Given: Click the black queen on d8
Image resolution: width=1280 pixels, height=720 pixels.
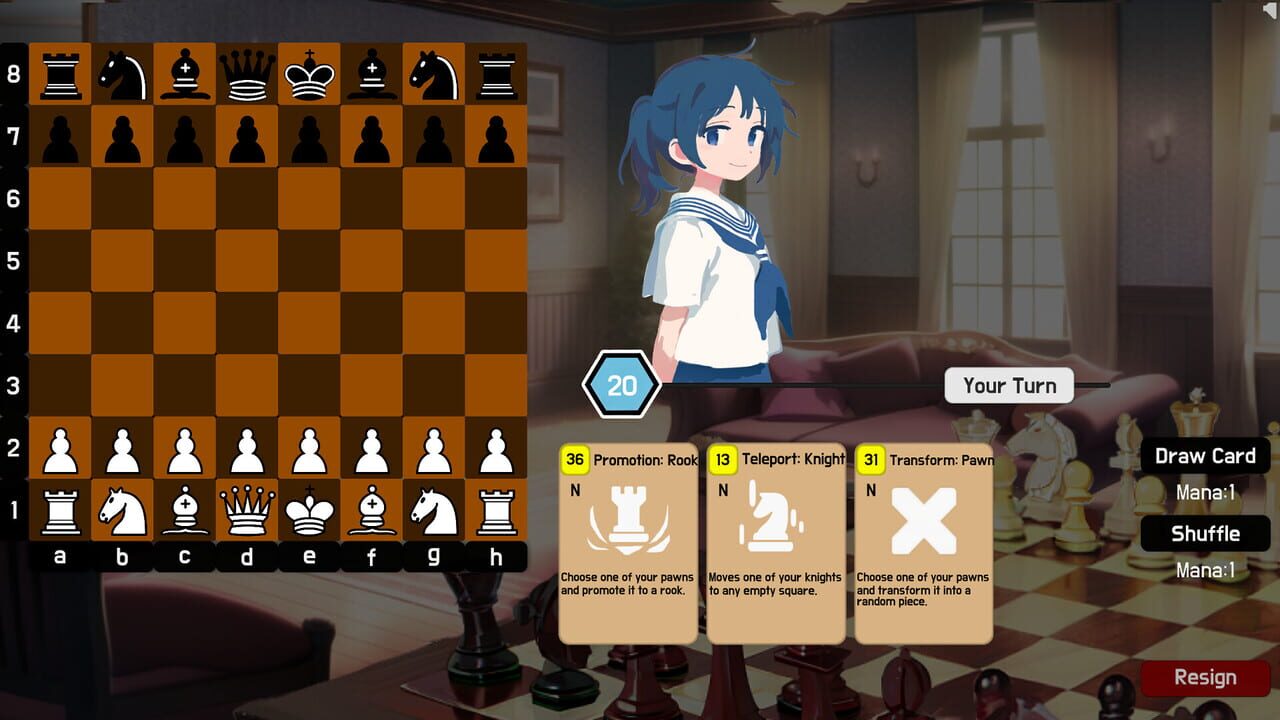Looking at the screenshot, I should (247, 72).
